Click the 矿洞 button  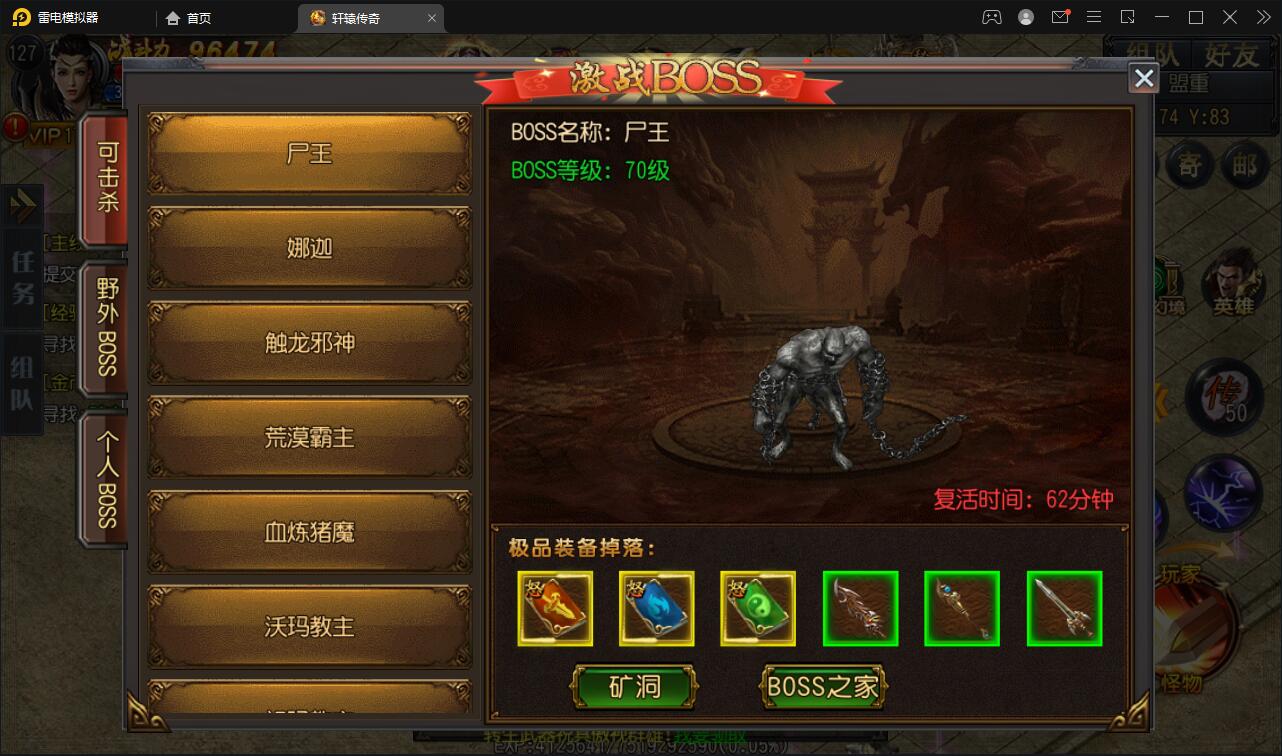[634, 687]
